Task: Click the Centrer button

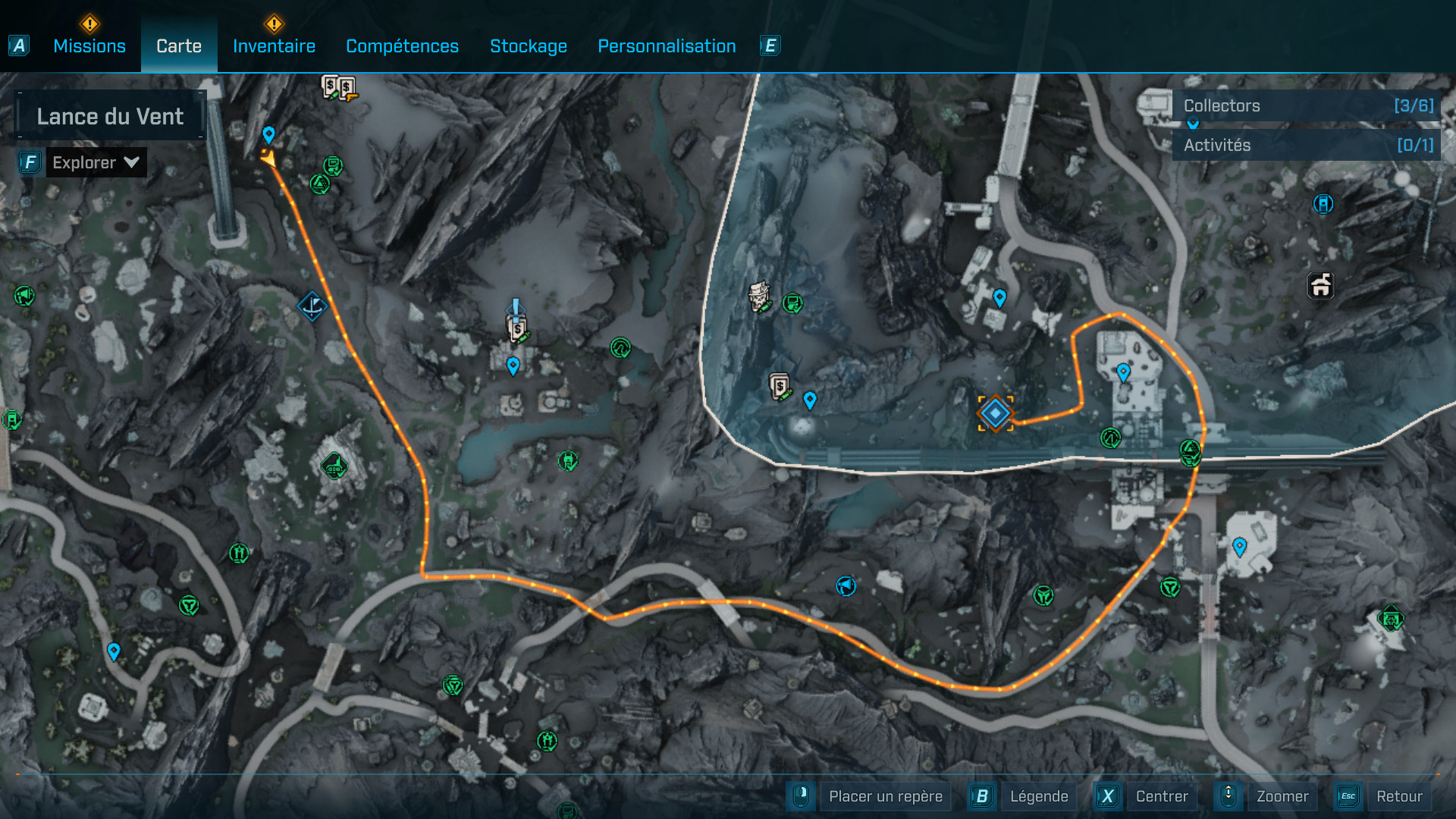Action: pyautogui.click(x=1161, y=796)
